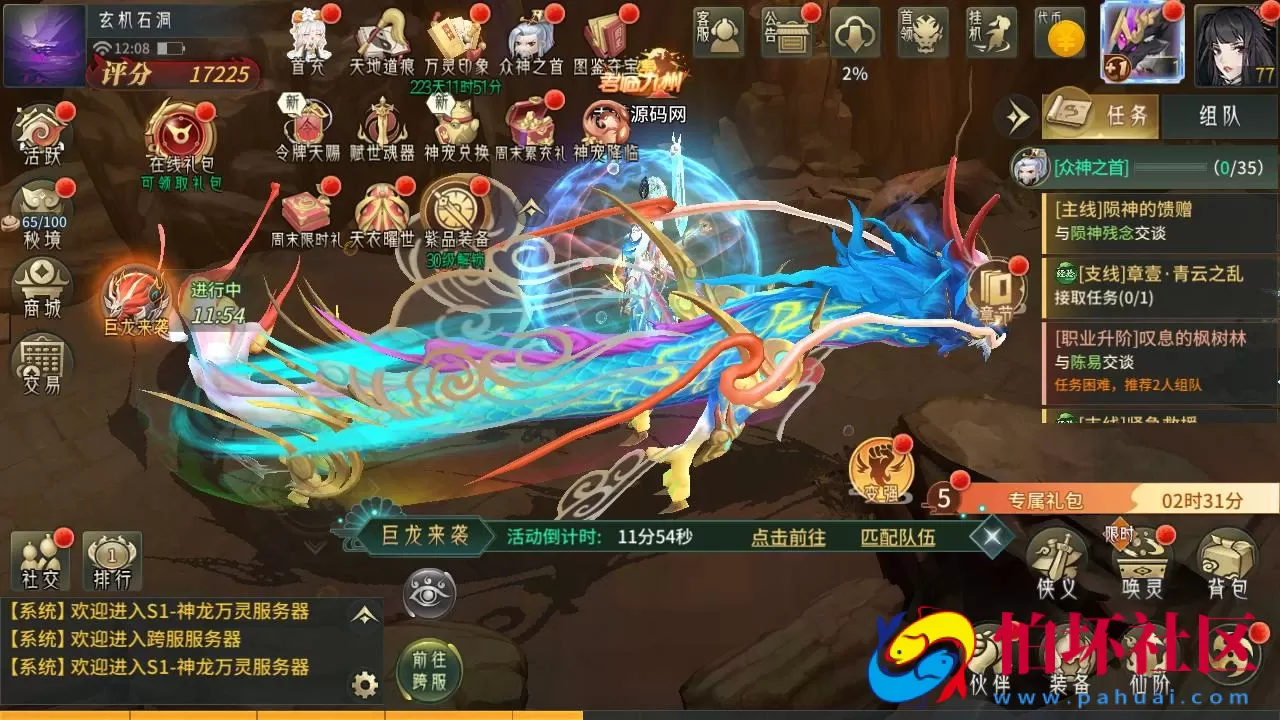1280x720 pixels.
Task: Collapse the 巨龙来袭 event bar with X
Action: (992, 537)
